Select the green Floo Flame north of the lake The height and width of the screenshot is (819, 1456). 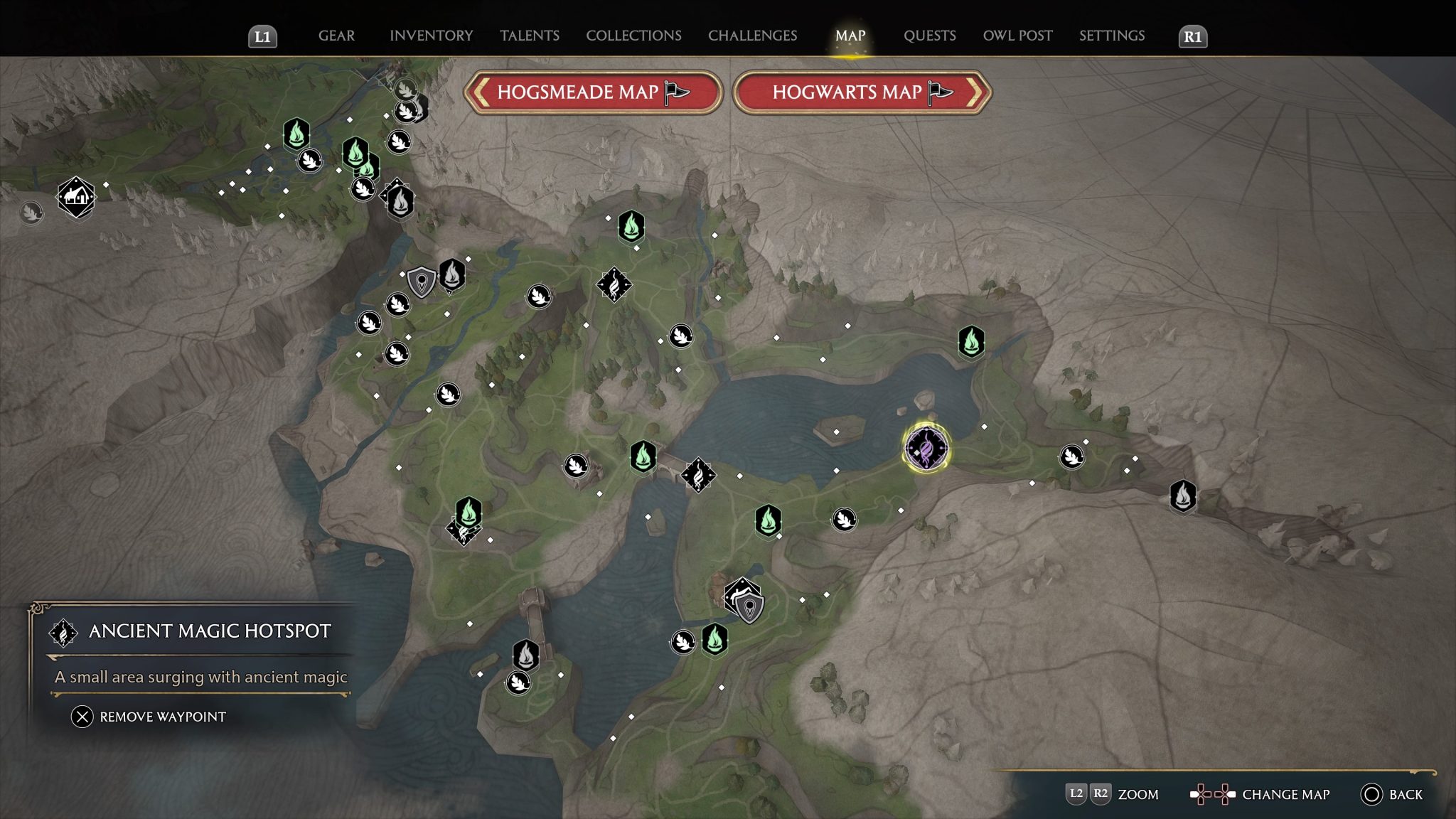click(971, 341)
